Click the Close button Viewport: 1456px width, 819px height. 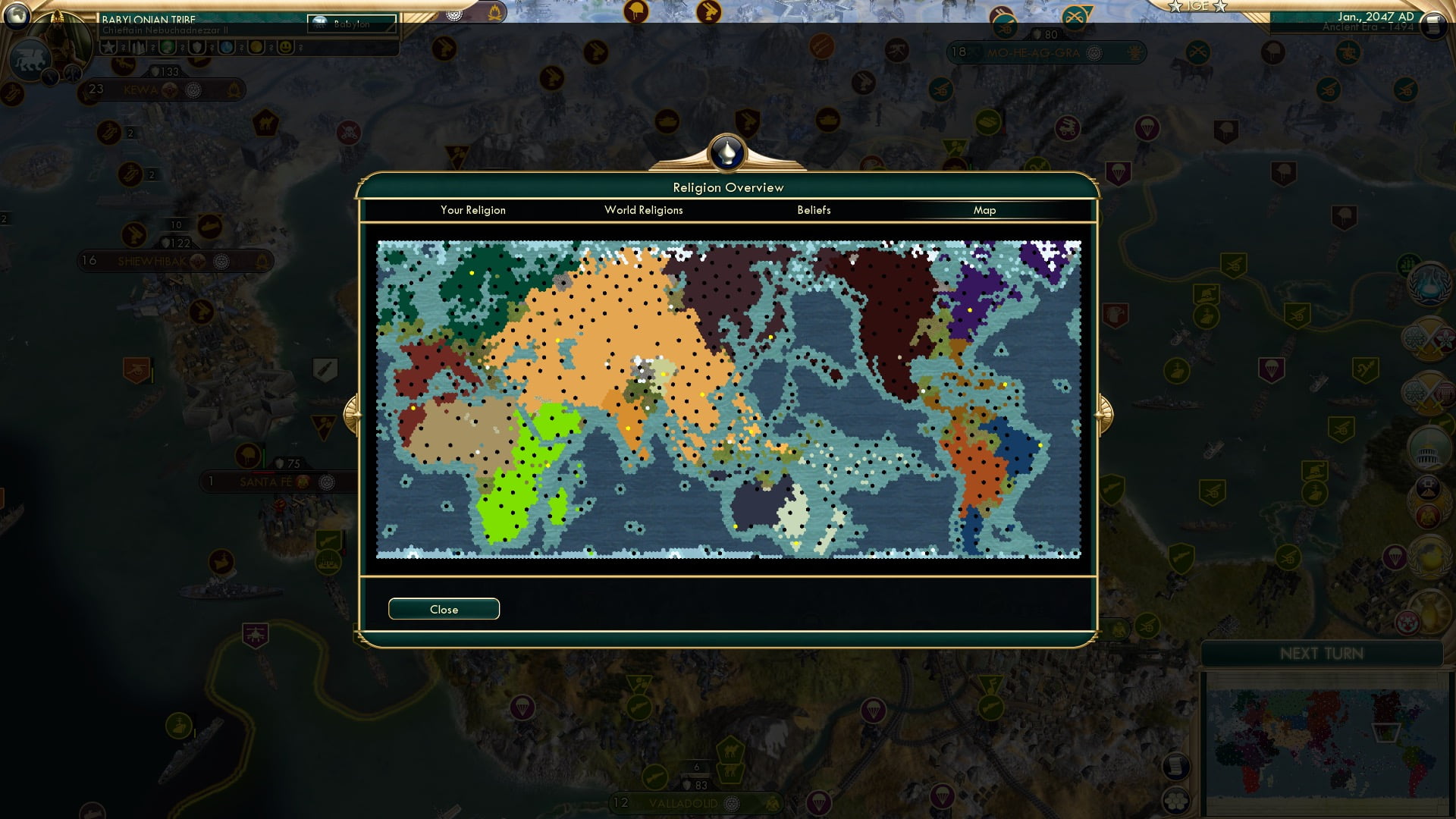click(x=444, y=609)
